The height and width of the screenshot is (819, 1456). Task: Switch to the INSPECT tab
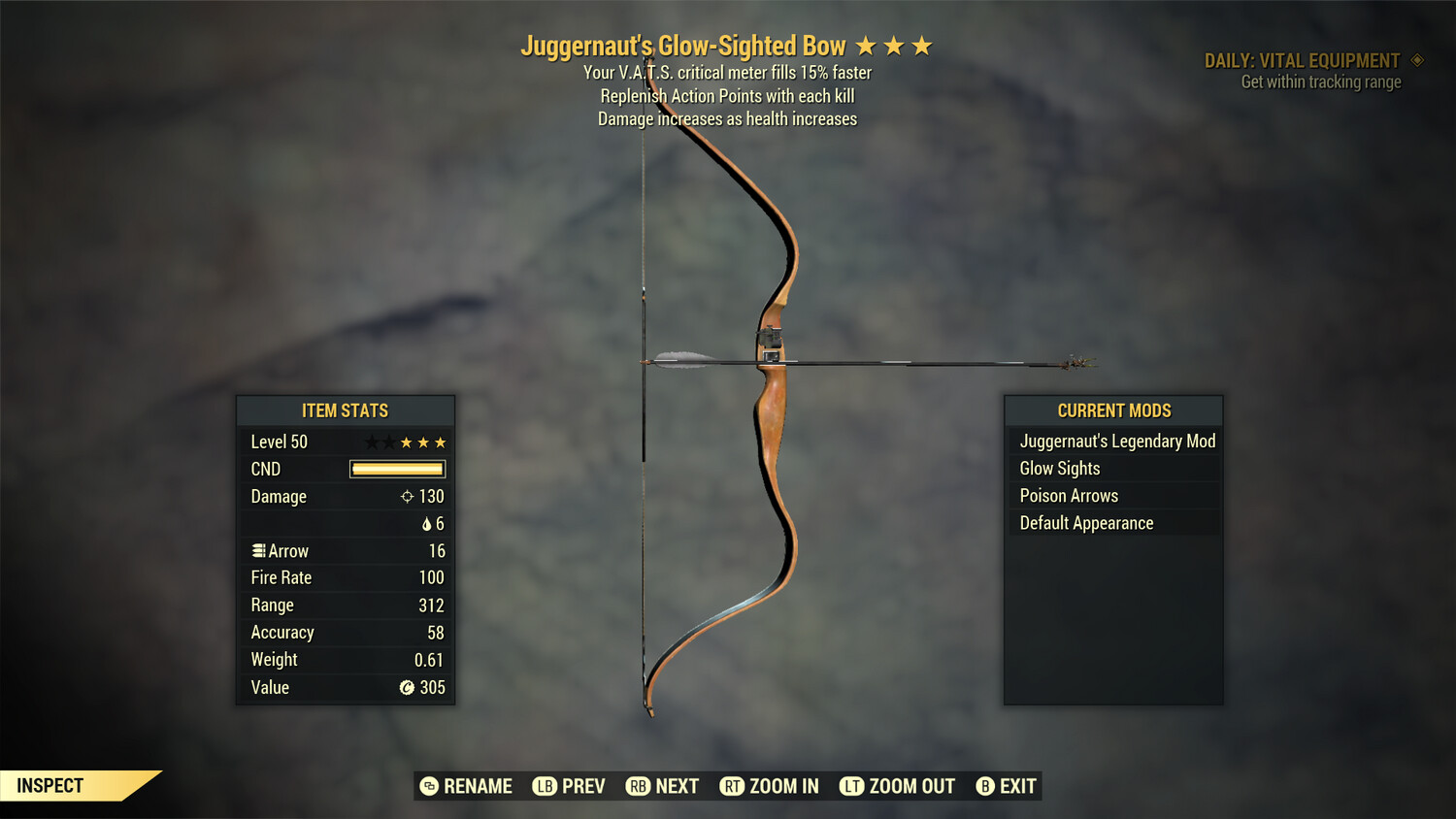click(x=50, y=785)
